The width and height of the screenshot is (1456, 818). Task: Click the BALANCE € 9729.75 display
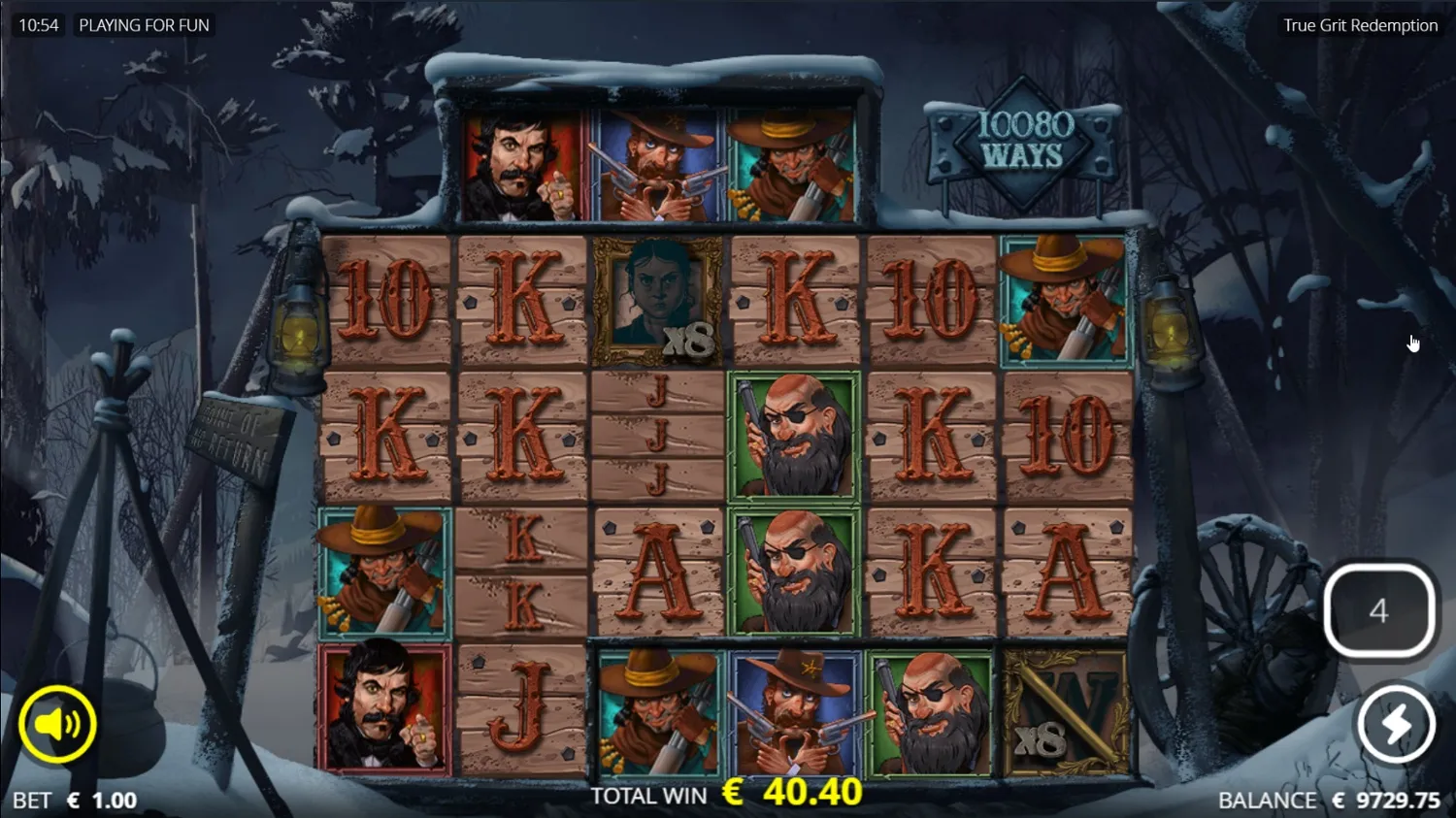1329,800
